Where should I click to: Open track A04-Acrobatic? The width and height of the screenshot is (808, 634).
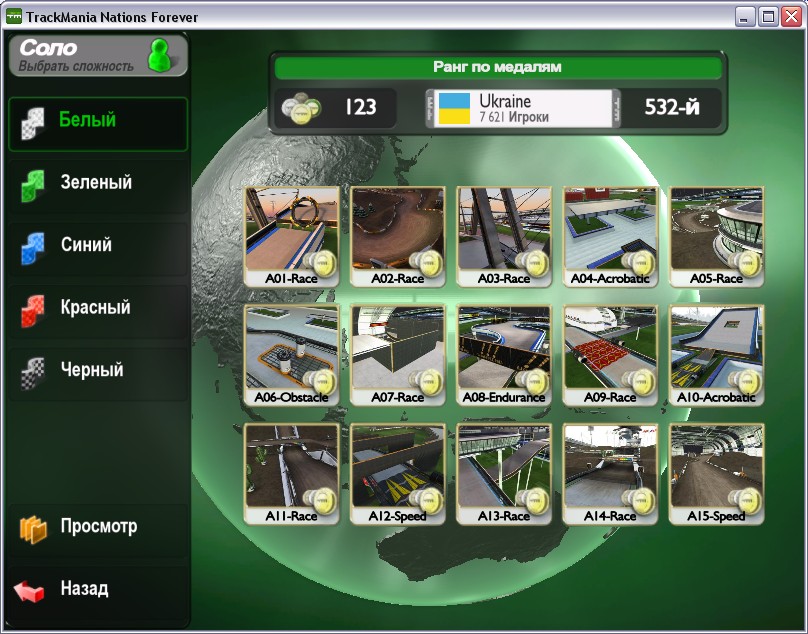pos(610,236)
